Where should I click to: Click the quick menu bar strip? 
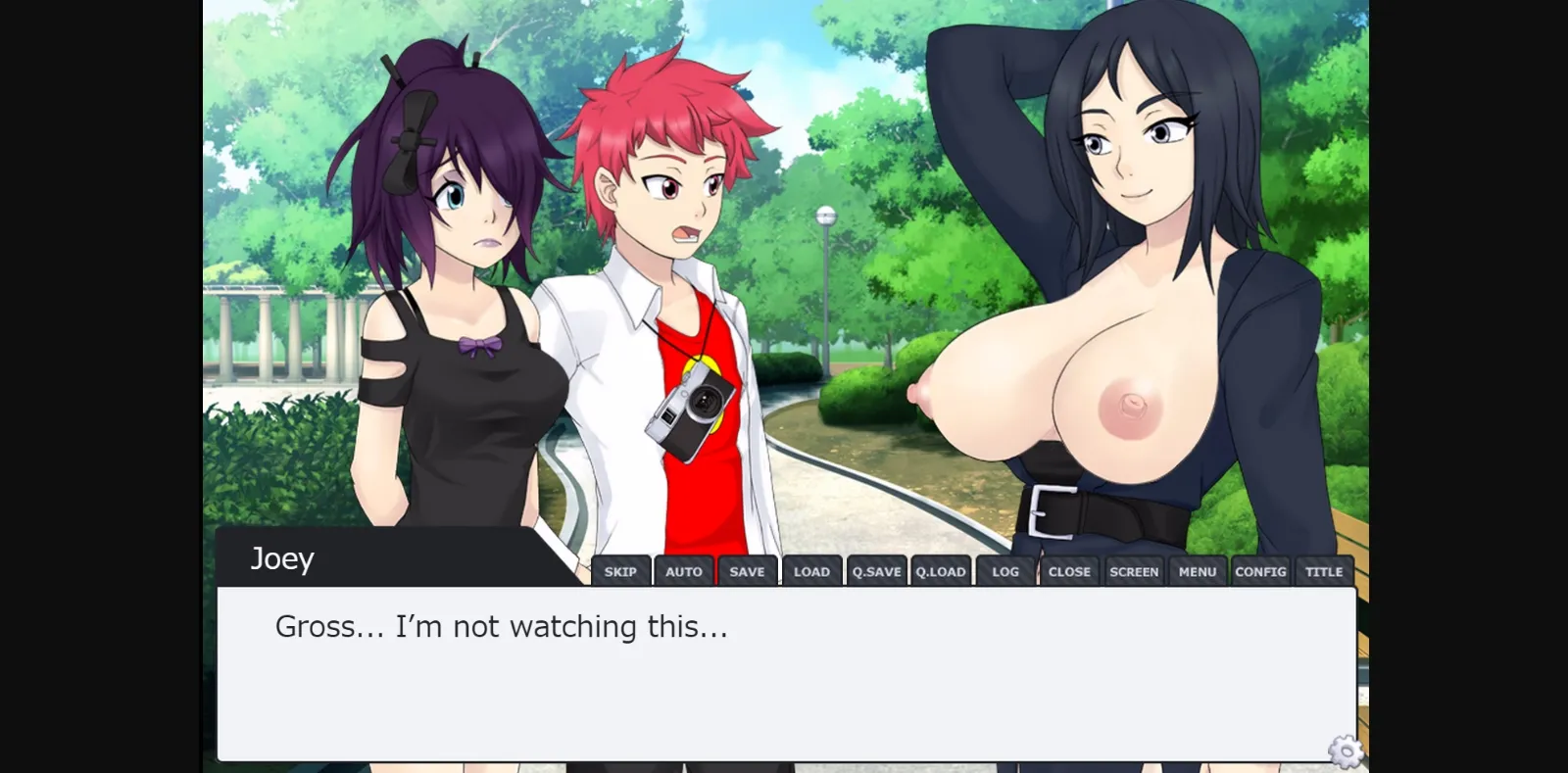(x=970, y=570)
